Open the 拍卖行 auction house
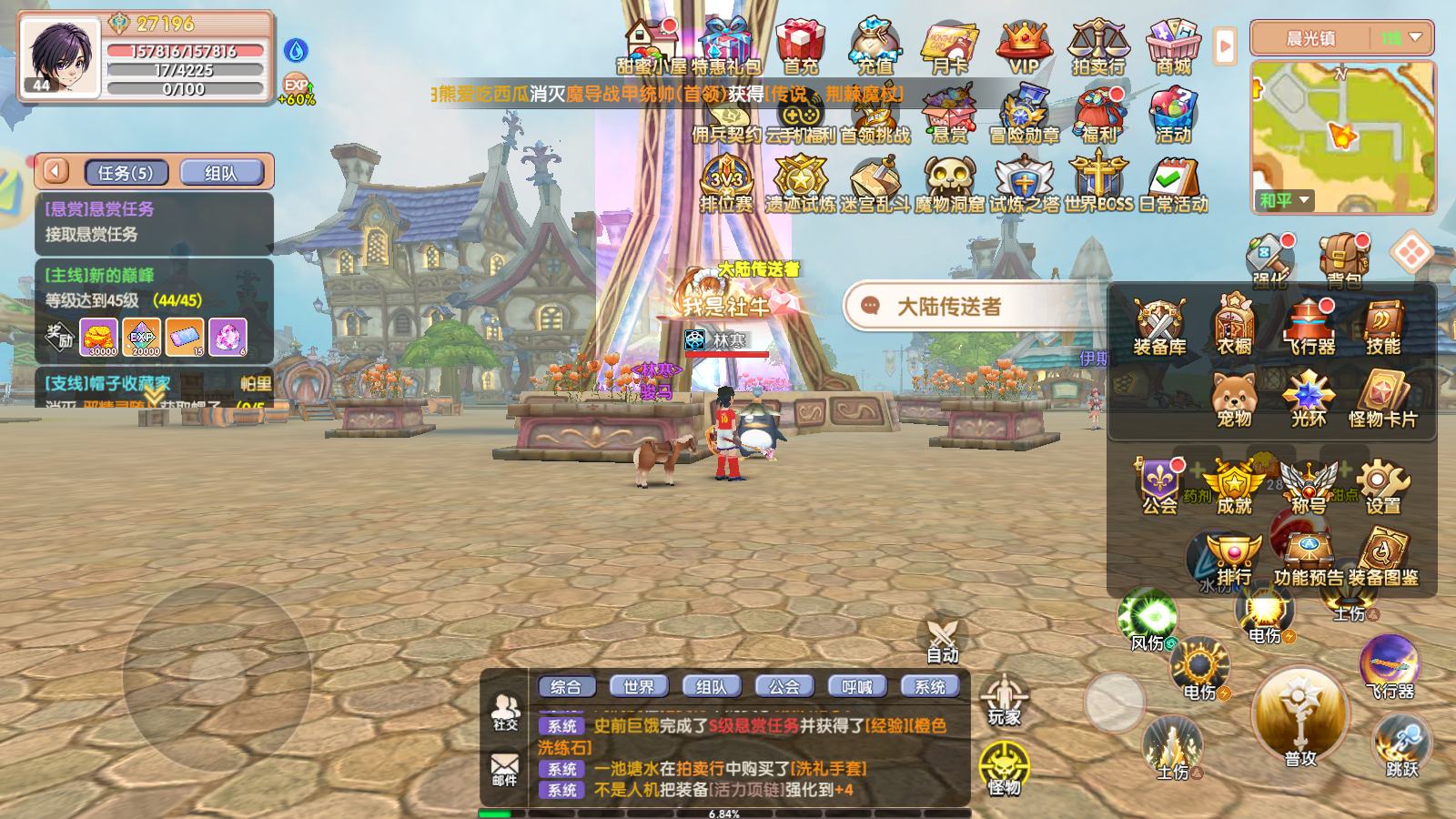This screenshot has height=819, width=1456. (x=1101, y=41)
